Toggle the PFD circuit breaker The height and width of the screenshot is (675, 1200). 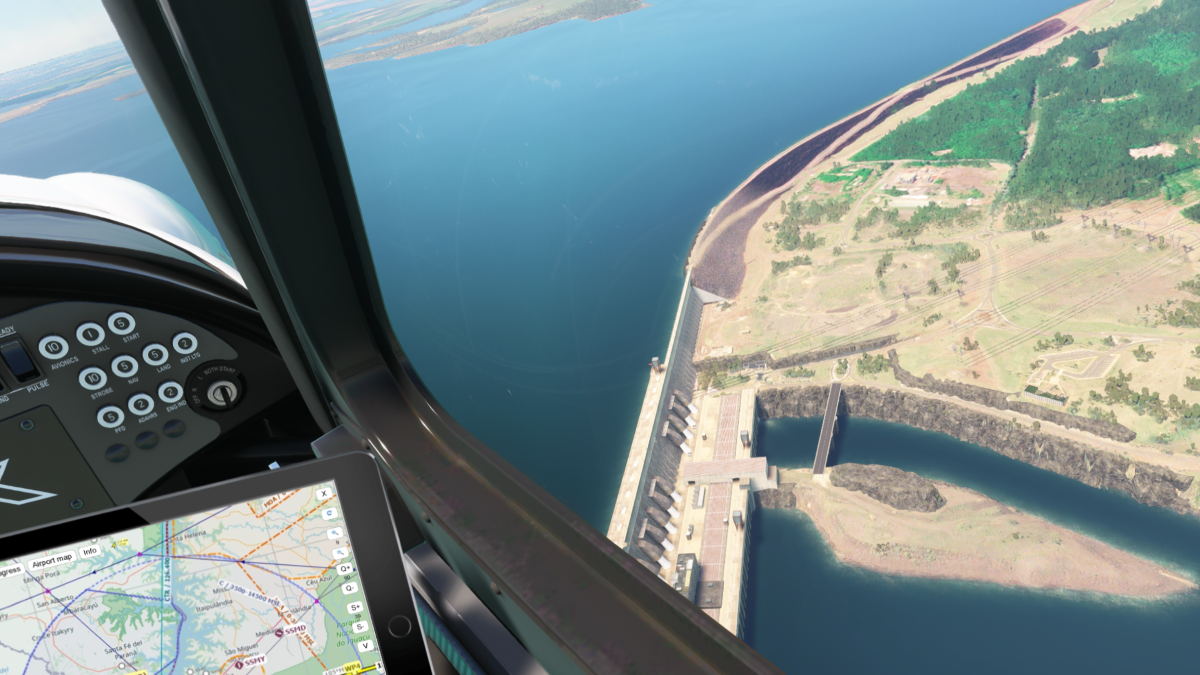click(110, 416)
